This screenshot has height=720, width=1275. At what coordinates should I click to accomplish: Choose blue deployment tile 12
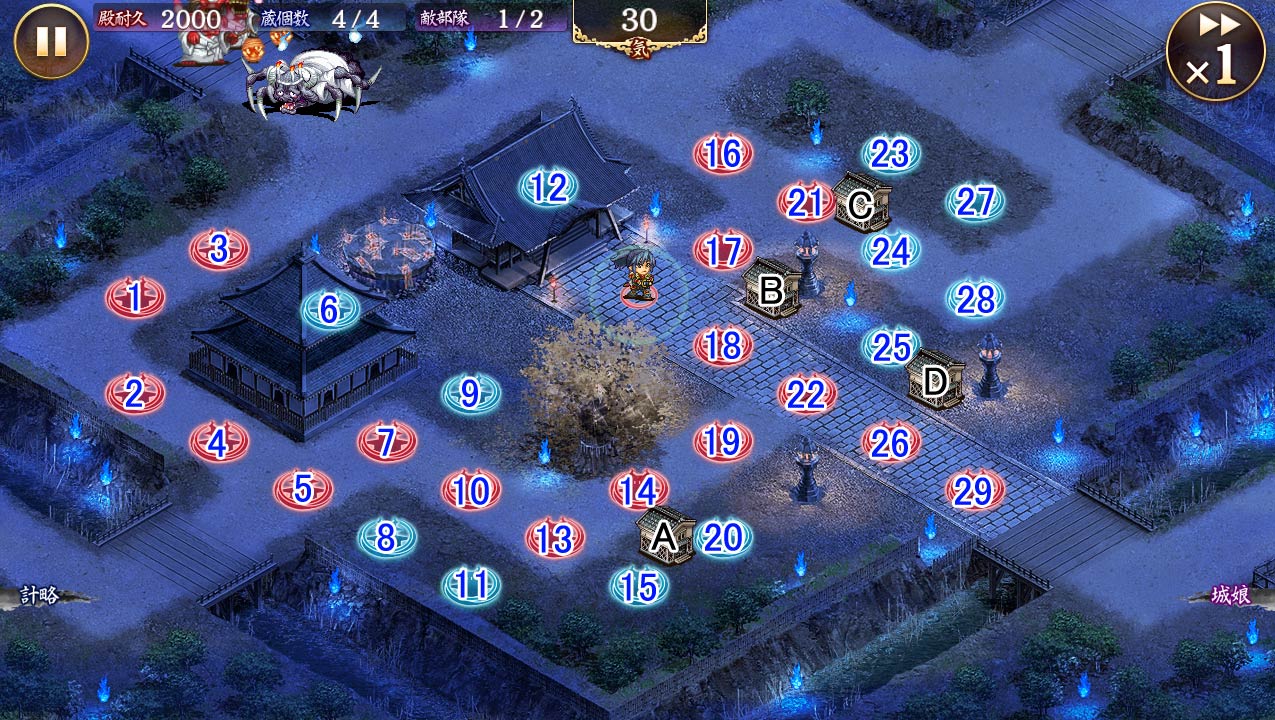click(548, 187)
